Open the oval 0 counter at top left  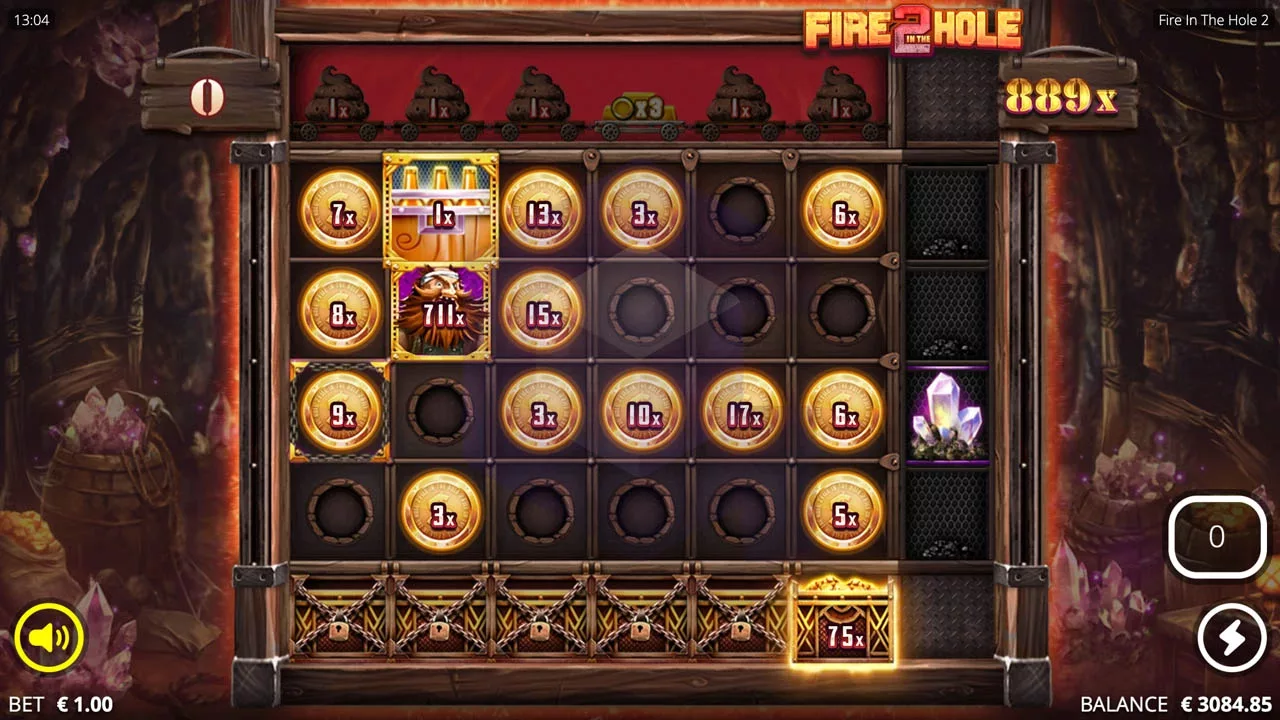(x=208, y=98)
